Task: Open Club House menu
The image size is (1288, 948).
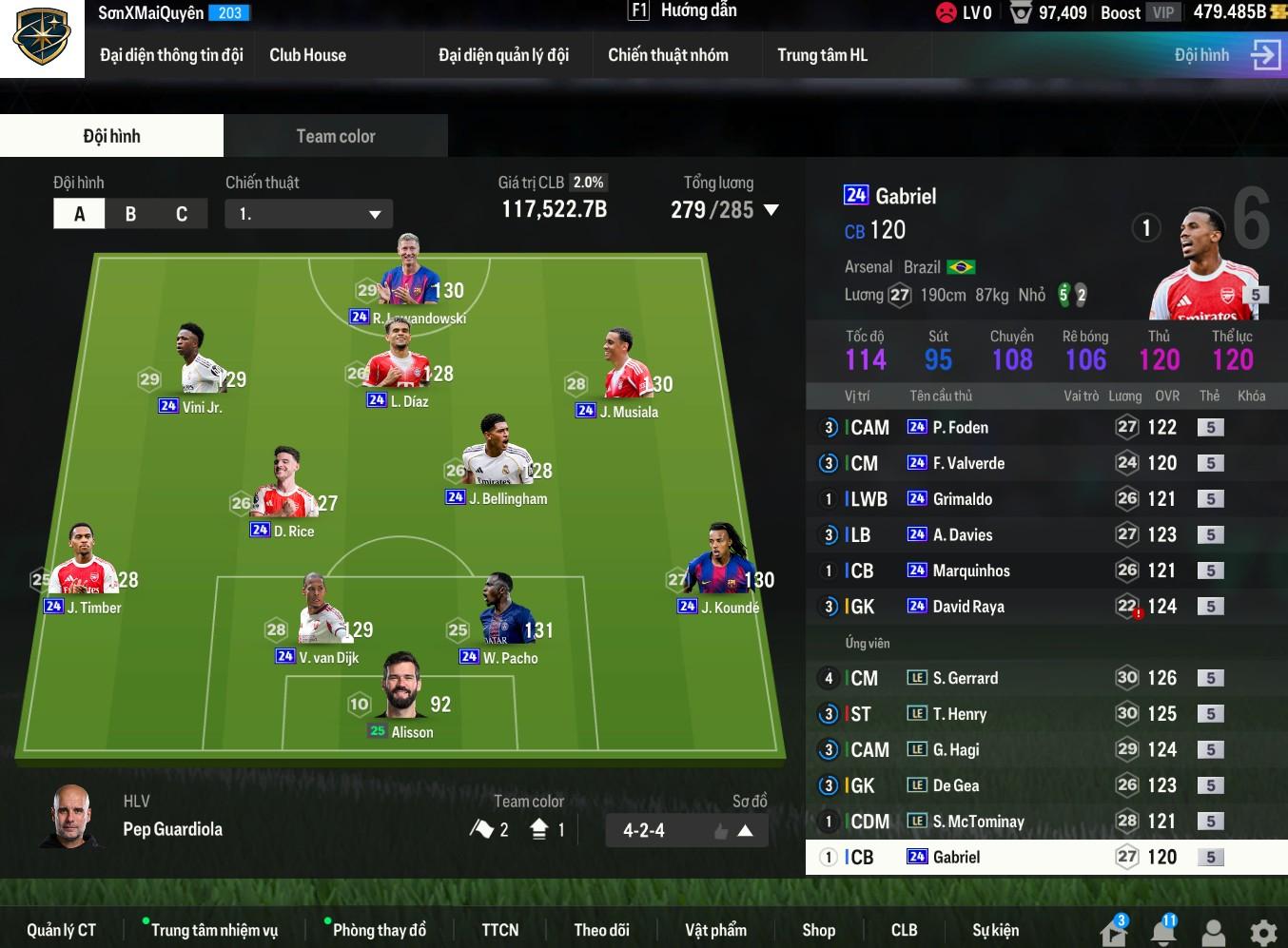Action: (307, 55)
